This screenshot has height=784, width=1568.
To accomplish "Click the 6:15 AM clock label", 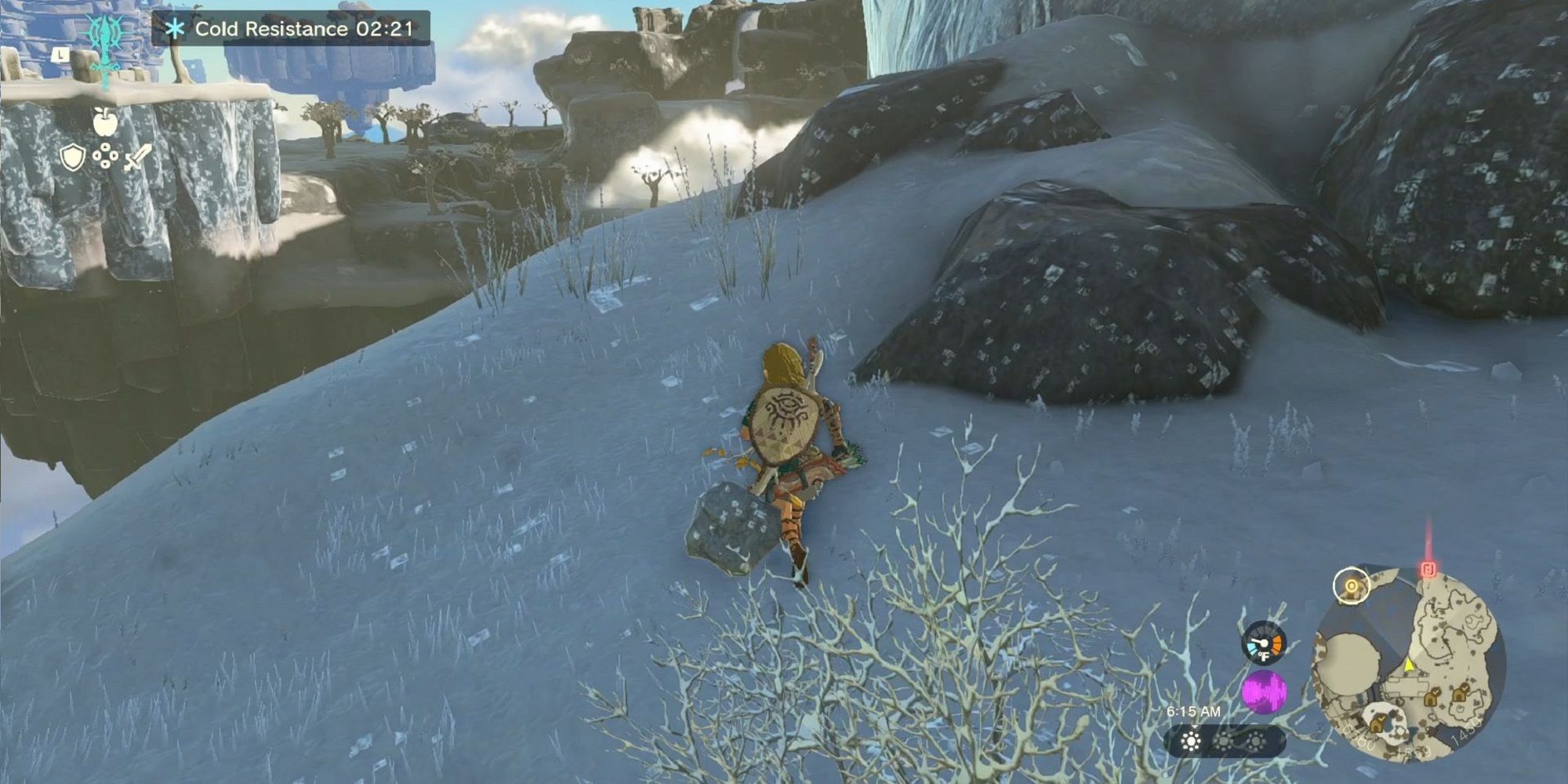I will [1194, 711].
